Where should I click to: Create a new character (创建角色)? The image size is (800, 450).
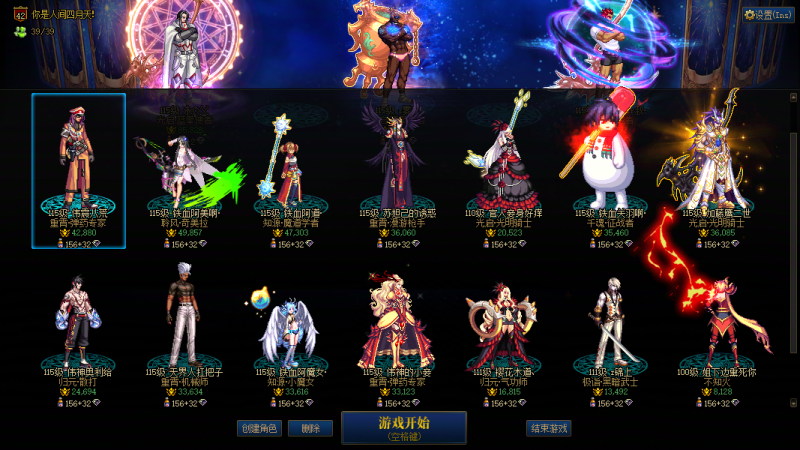[x=258, y=428]
